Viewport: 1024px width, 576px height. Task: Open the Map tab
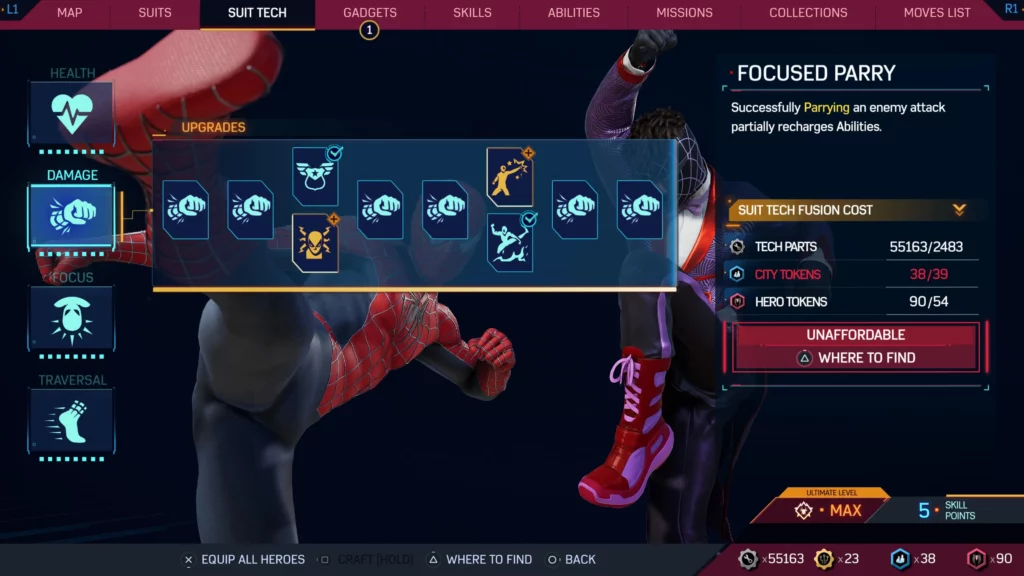click(x=69, y=13)
